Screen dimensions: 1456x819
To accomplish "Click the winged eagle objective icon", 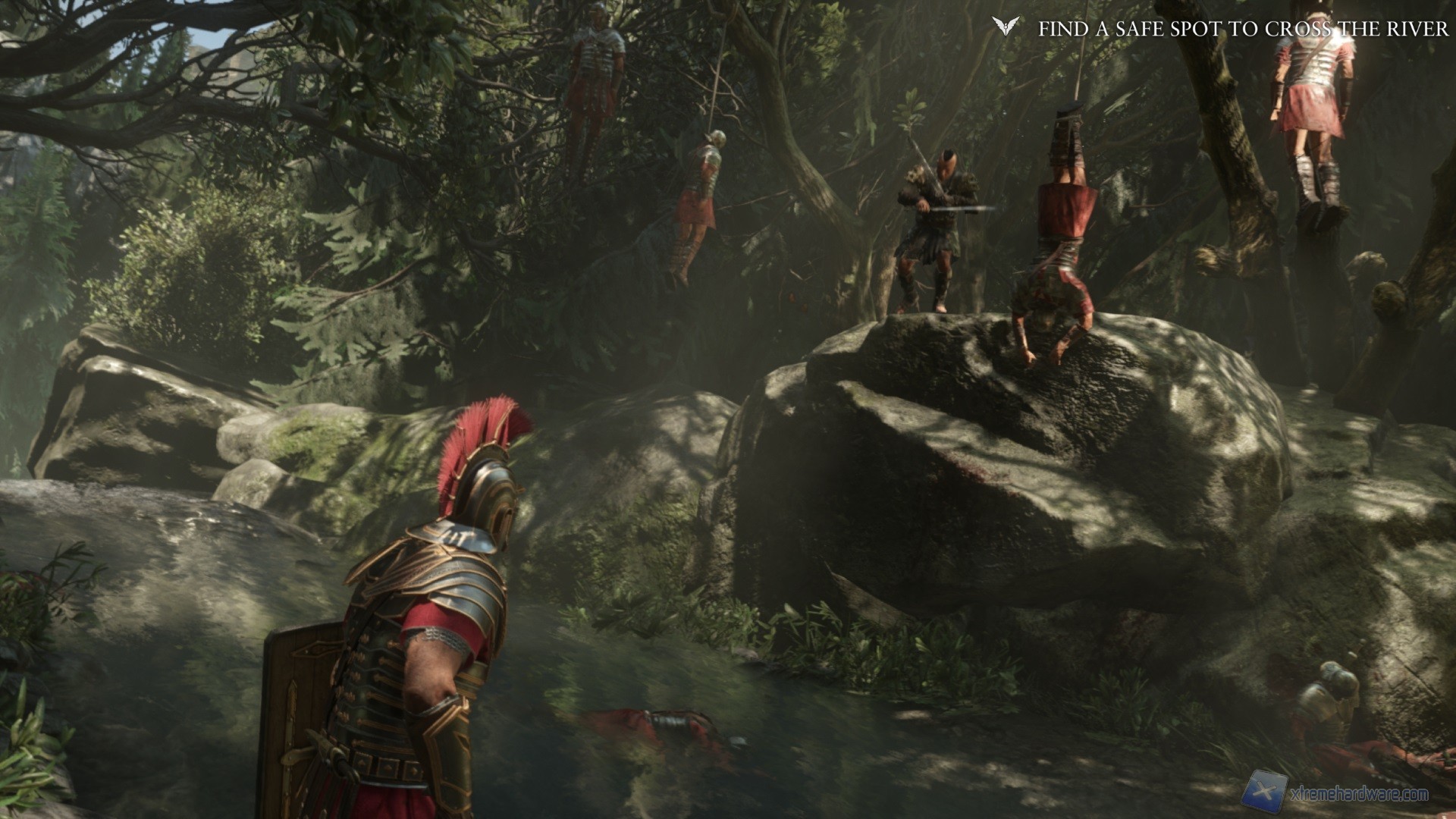I will click(x=1006, y=27).
